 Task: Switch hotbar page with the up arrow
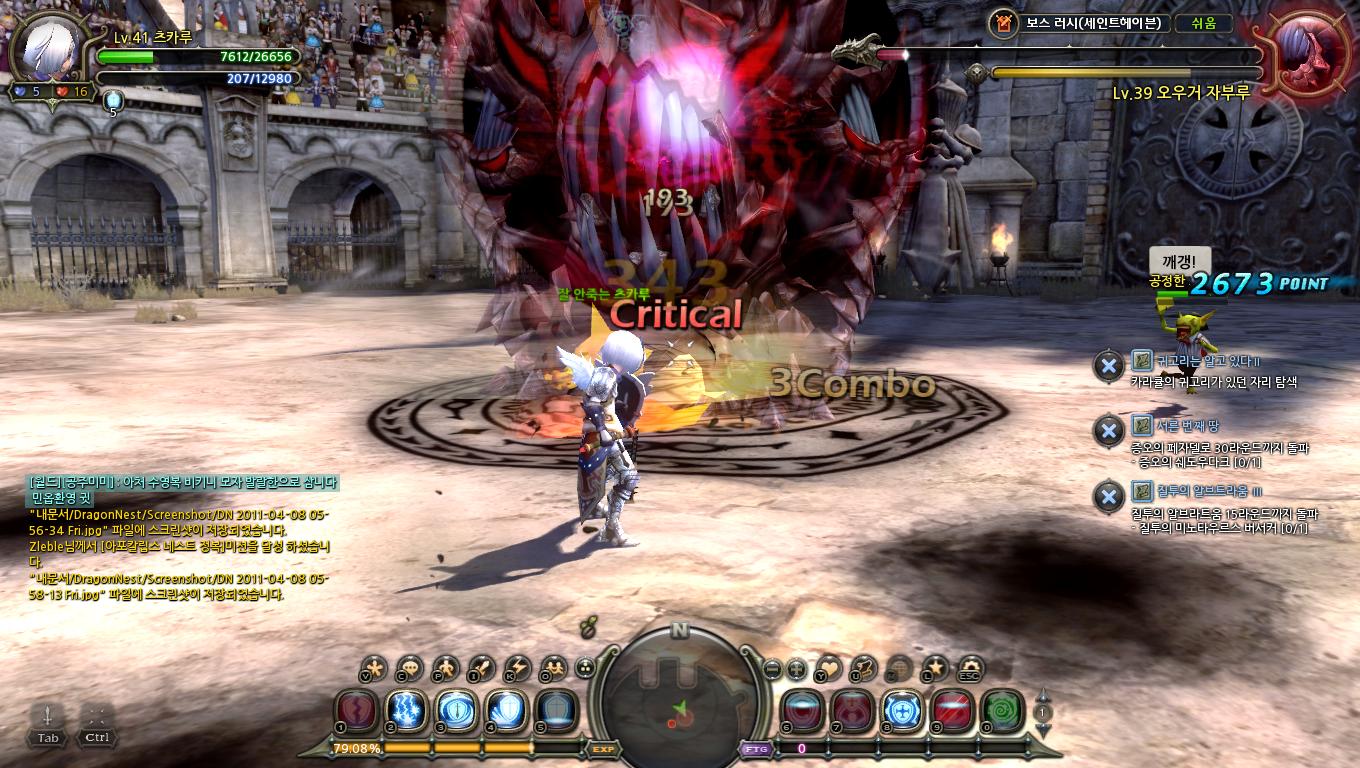click(x=1043, y=695)
